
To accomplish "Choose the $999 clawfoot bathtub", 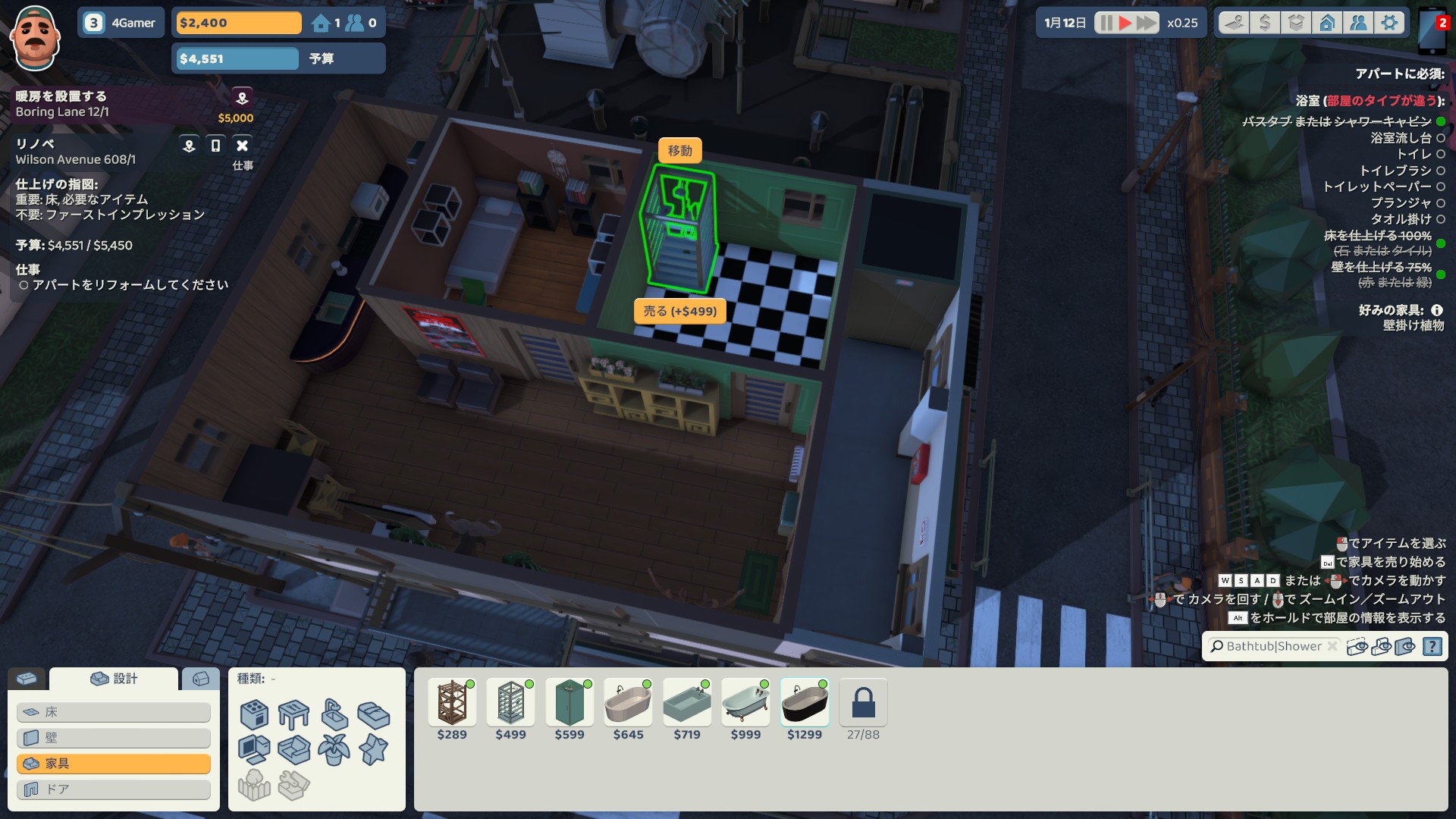I will coord(745,704).
